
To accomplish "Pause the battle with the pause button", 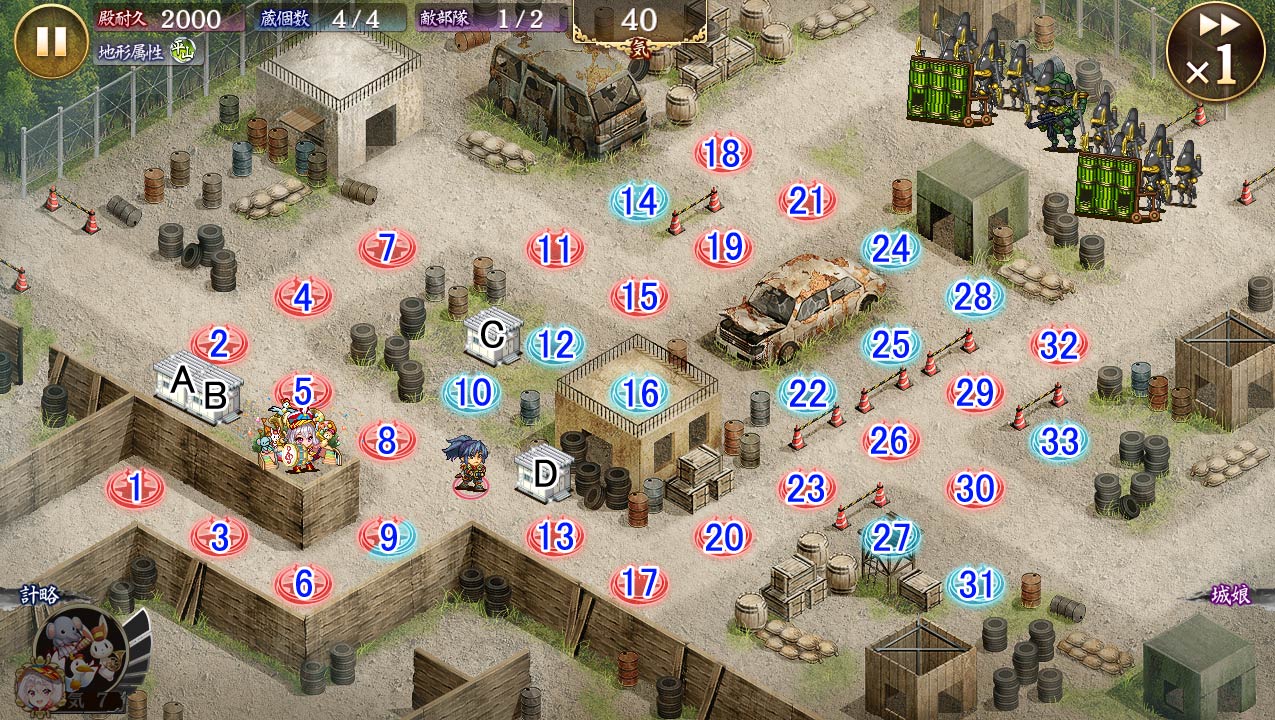I will 51,41.
